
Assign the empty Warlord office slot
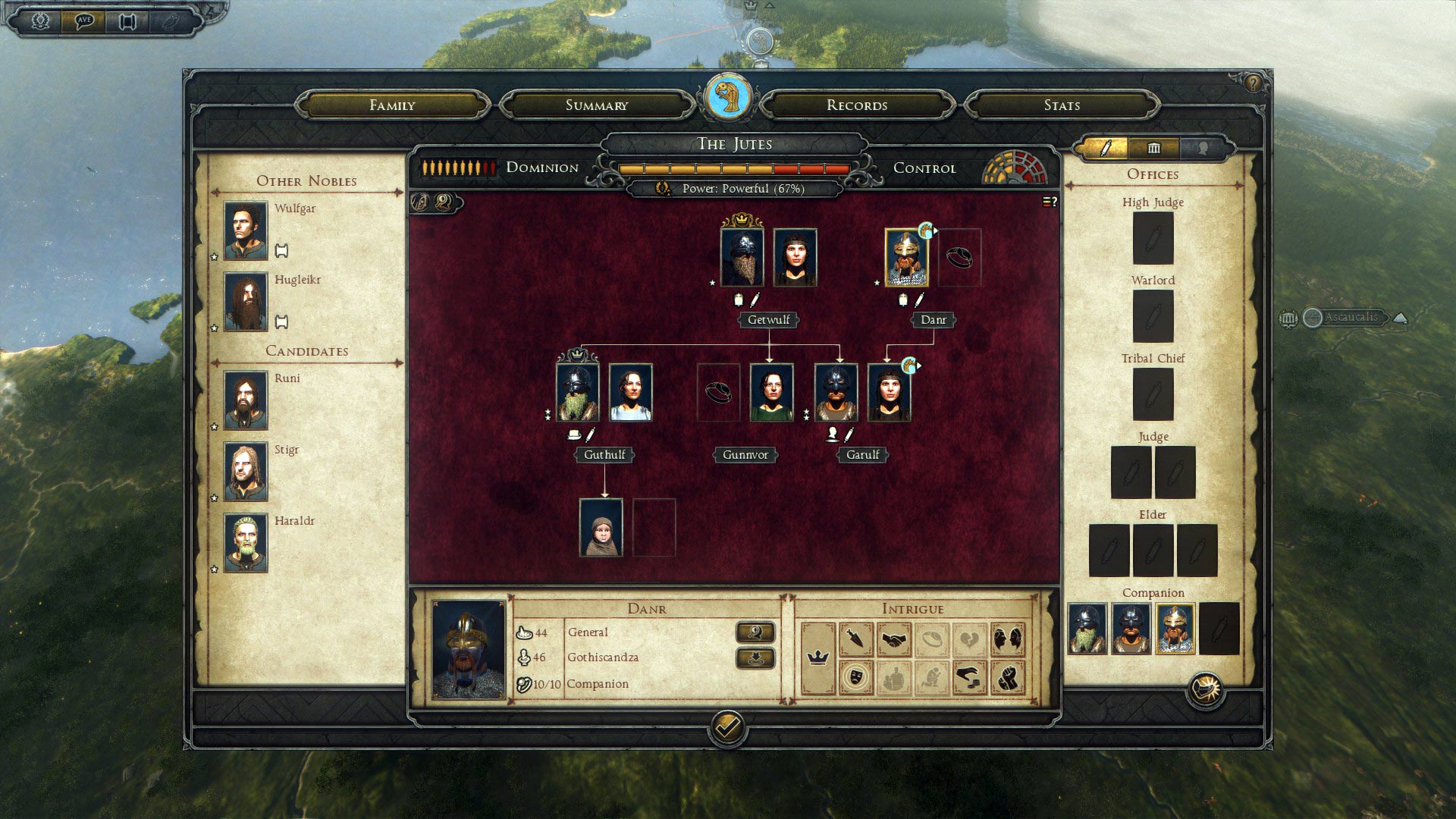point(1153,316)
